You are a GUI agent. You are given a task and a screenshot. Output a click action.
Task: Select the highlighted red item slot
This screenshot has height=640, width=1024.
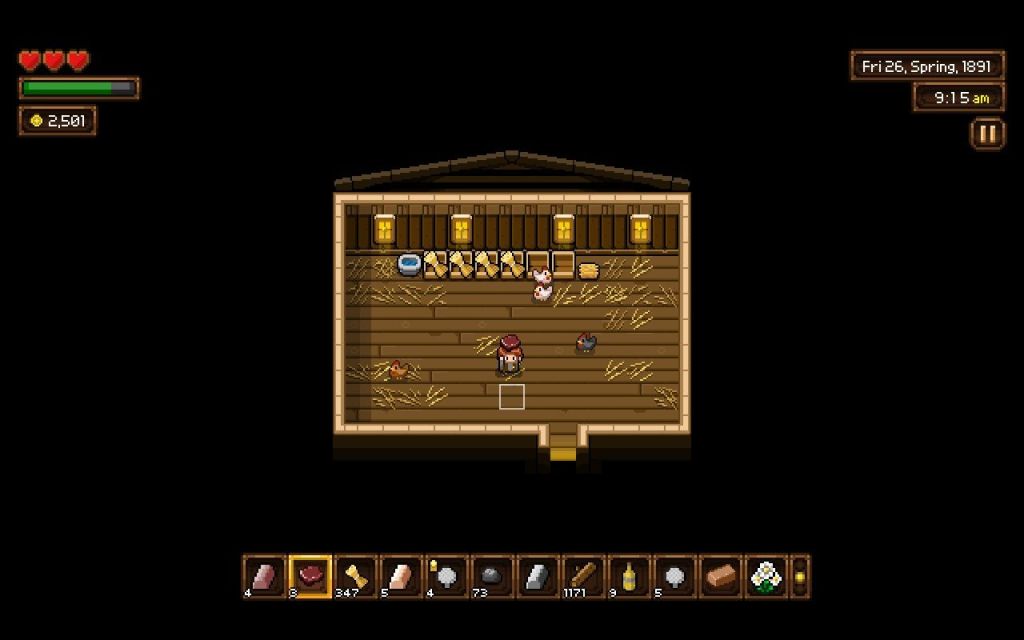[x=311, y=576]
